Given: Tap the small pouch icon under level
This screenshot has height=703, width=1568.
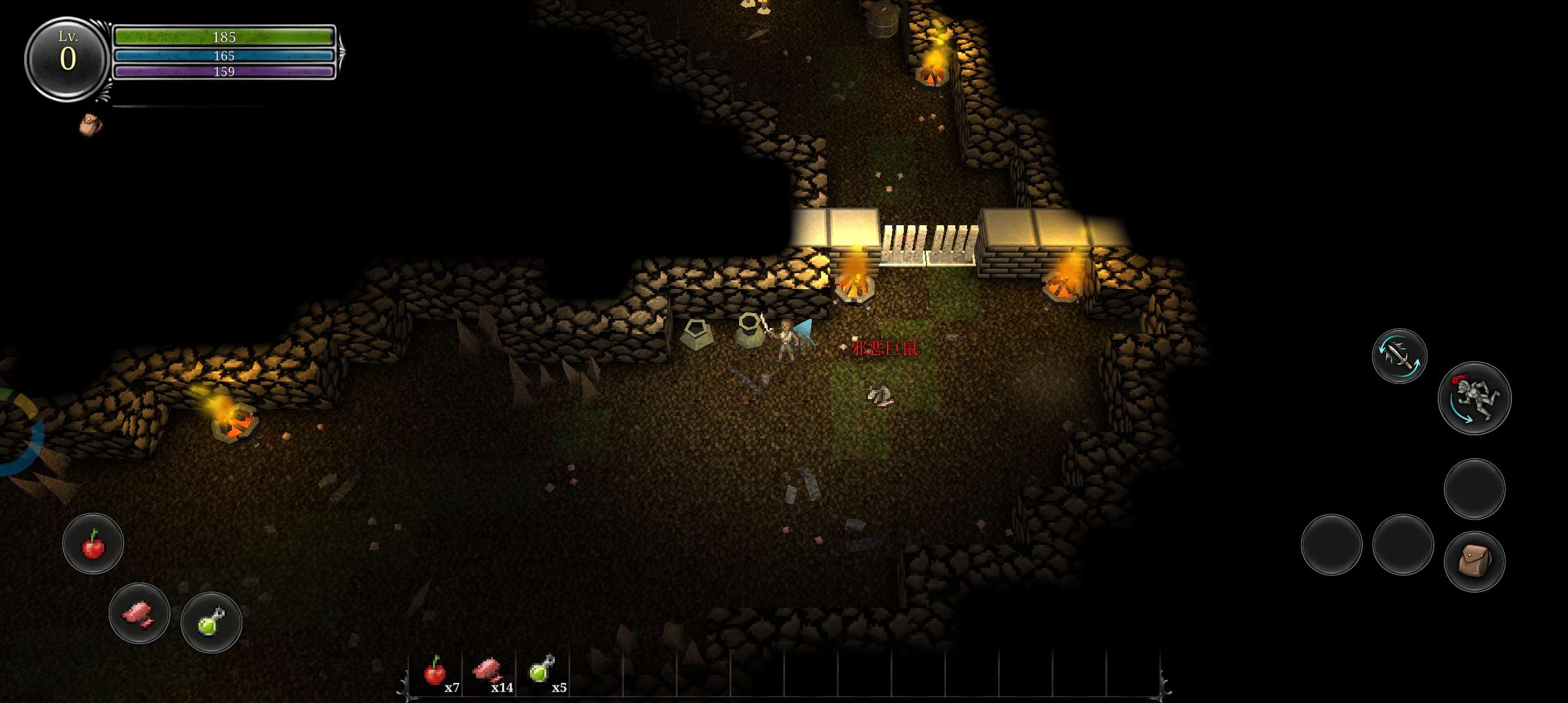Looking at the screenshot, I should tap(91, 124).
